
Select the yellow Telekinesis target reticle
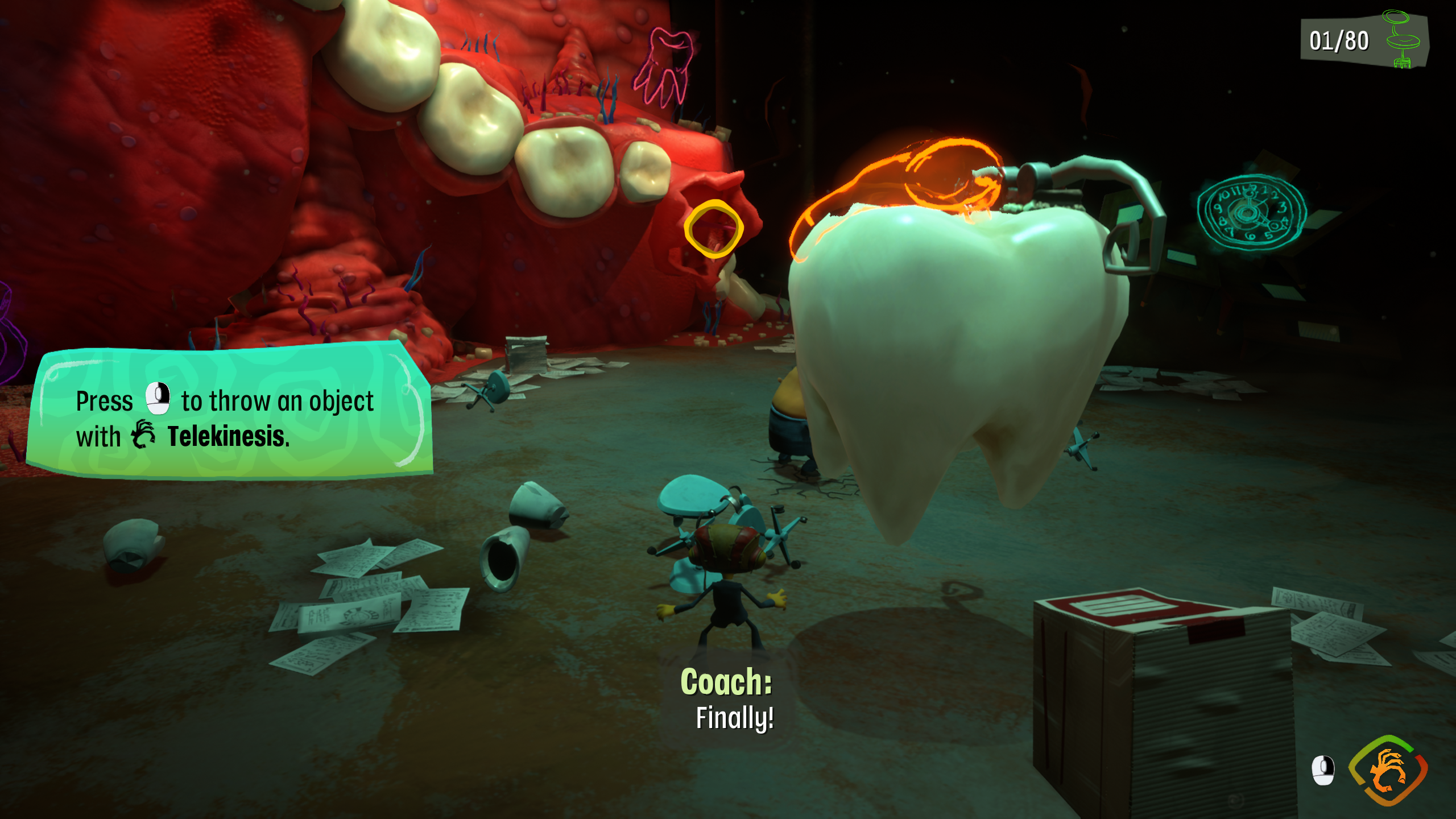point(713,229)
